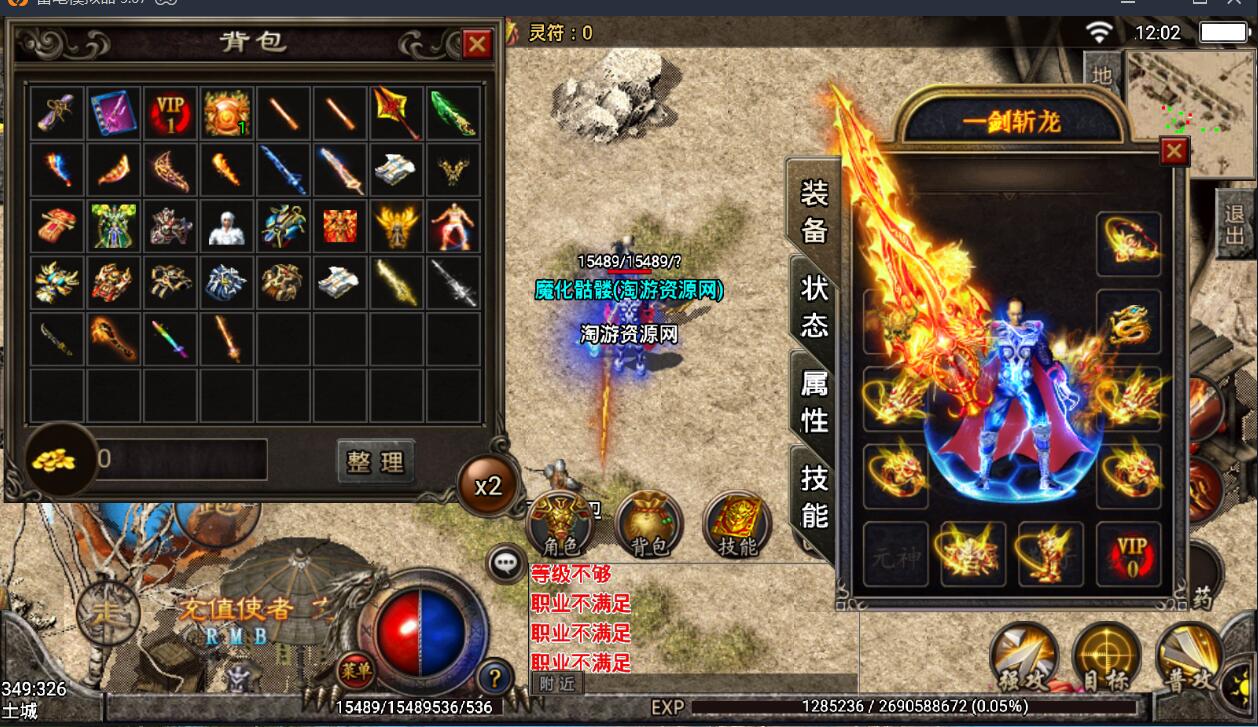Toggle the x2 speed button
The width and height of the screenshot is (1258, 727).
(488, 486)
